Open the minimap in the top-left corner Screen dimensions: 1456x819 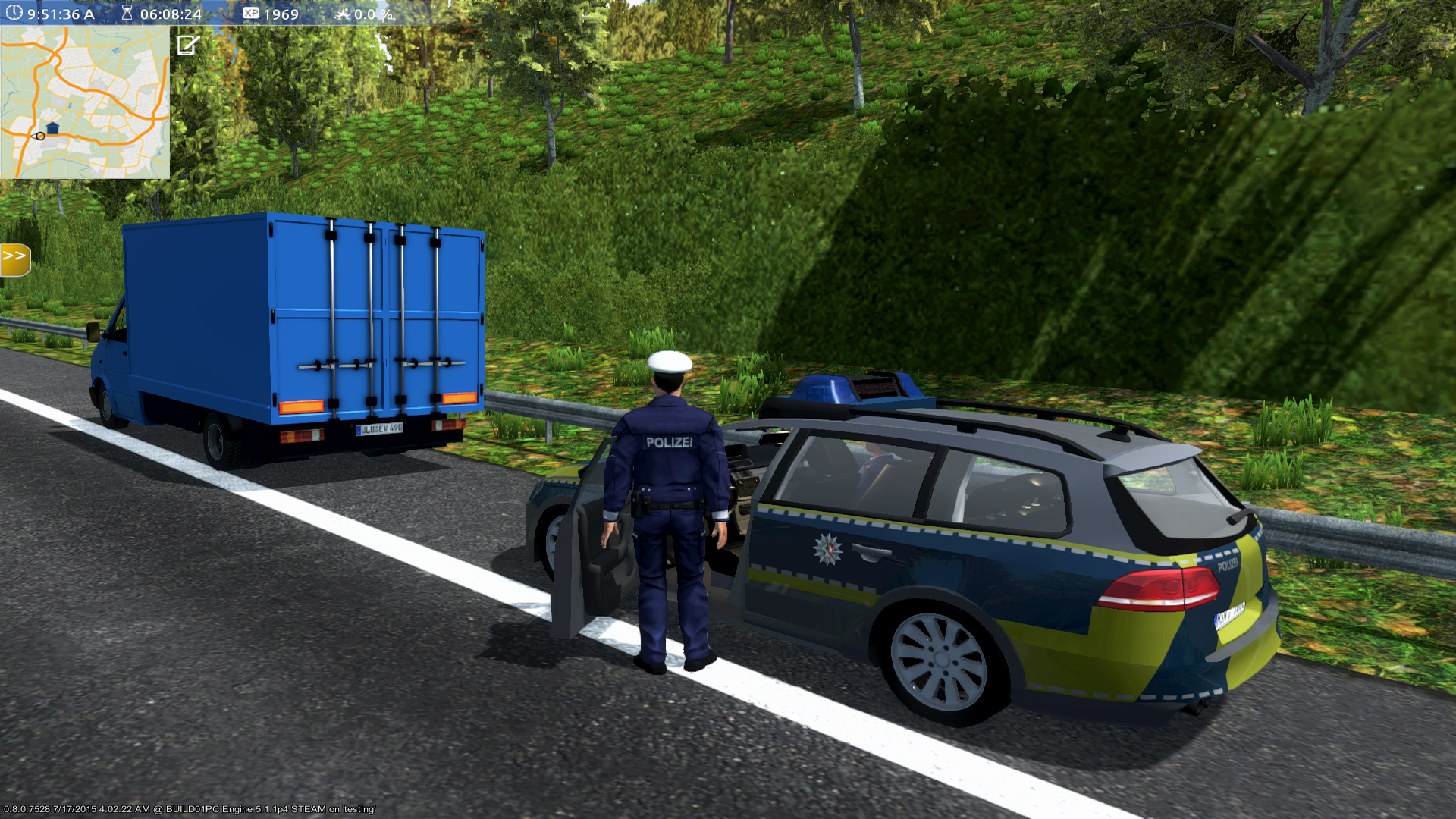83,102
